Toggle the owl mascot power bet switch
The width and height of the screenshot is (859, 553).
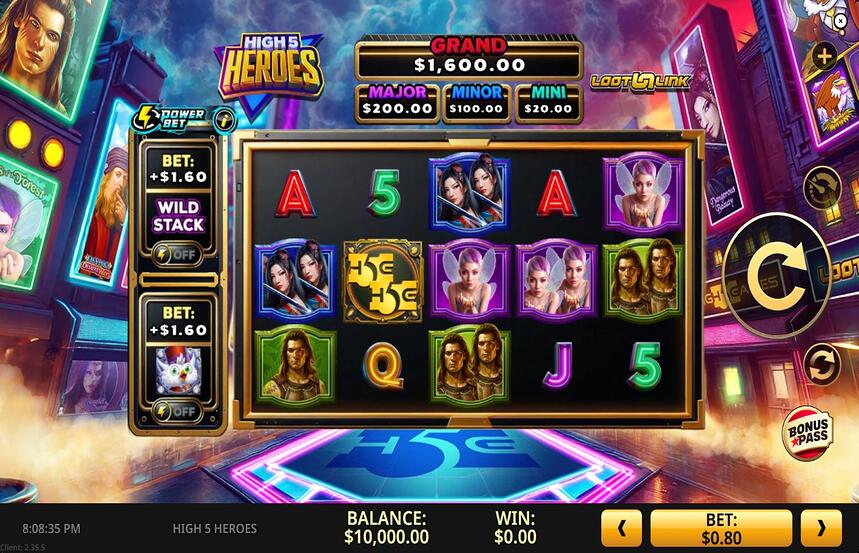(x=178, y=410)
